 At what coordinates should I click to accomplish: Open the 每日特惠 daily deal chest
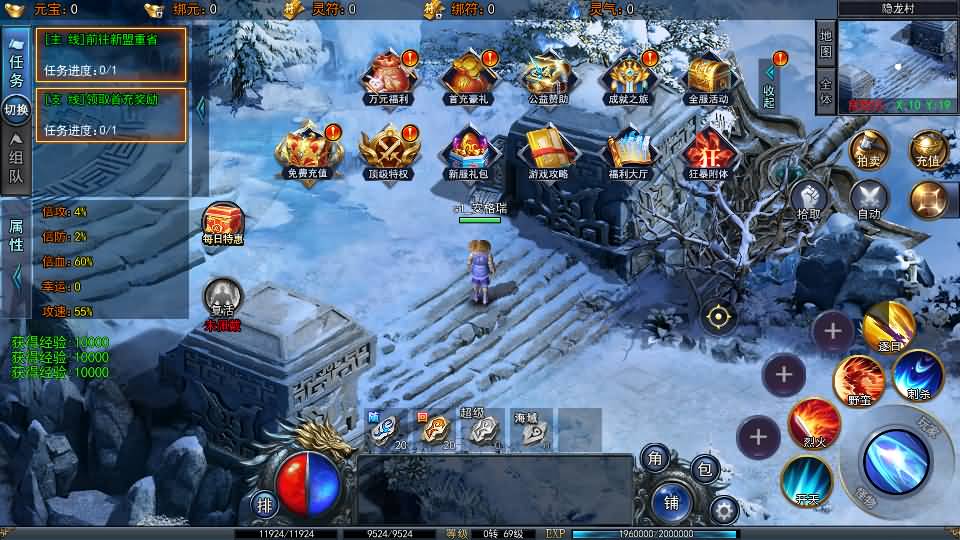pos(222,222)
